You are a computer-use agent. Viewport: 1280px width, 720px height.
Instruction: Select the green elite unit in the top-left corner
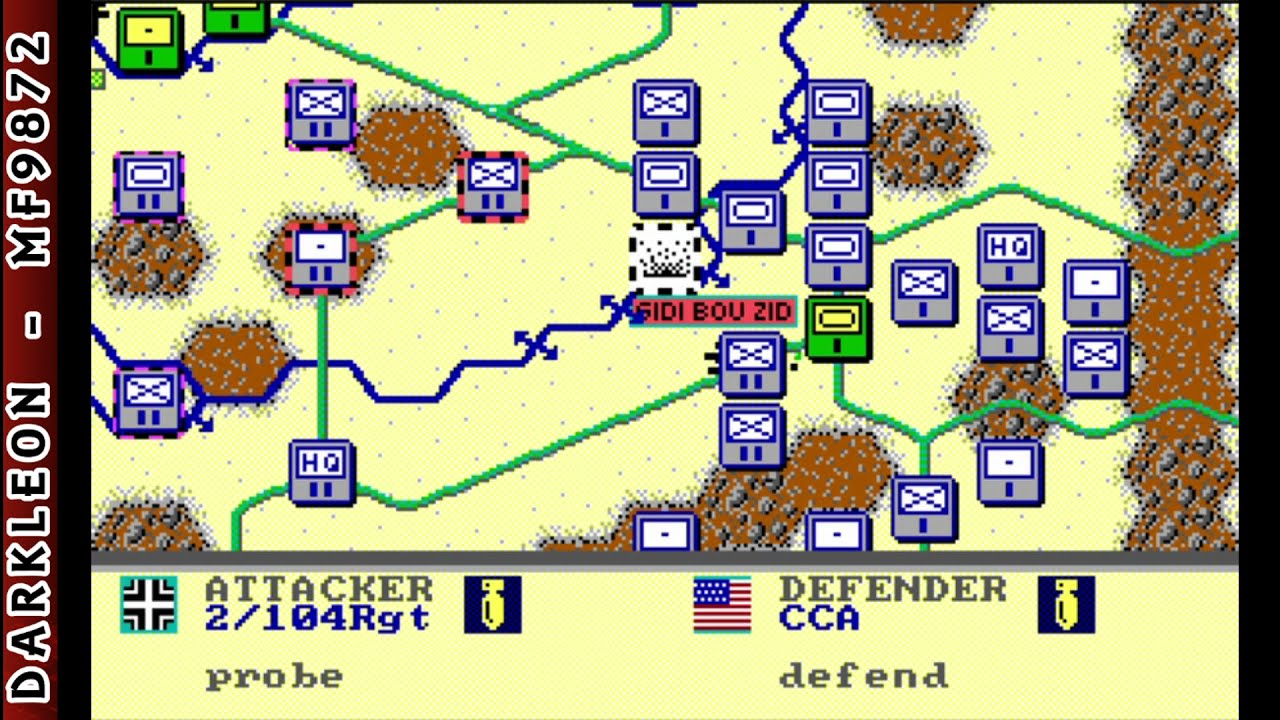coord(148,38)
